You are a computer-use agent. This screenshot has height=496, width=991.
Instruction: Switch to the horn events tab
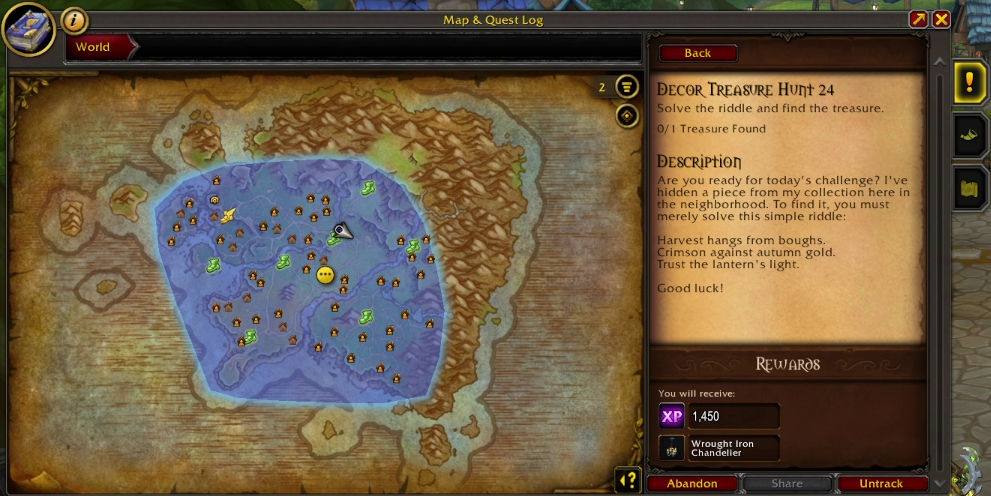coord(970,135)
